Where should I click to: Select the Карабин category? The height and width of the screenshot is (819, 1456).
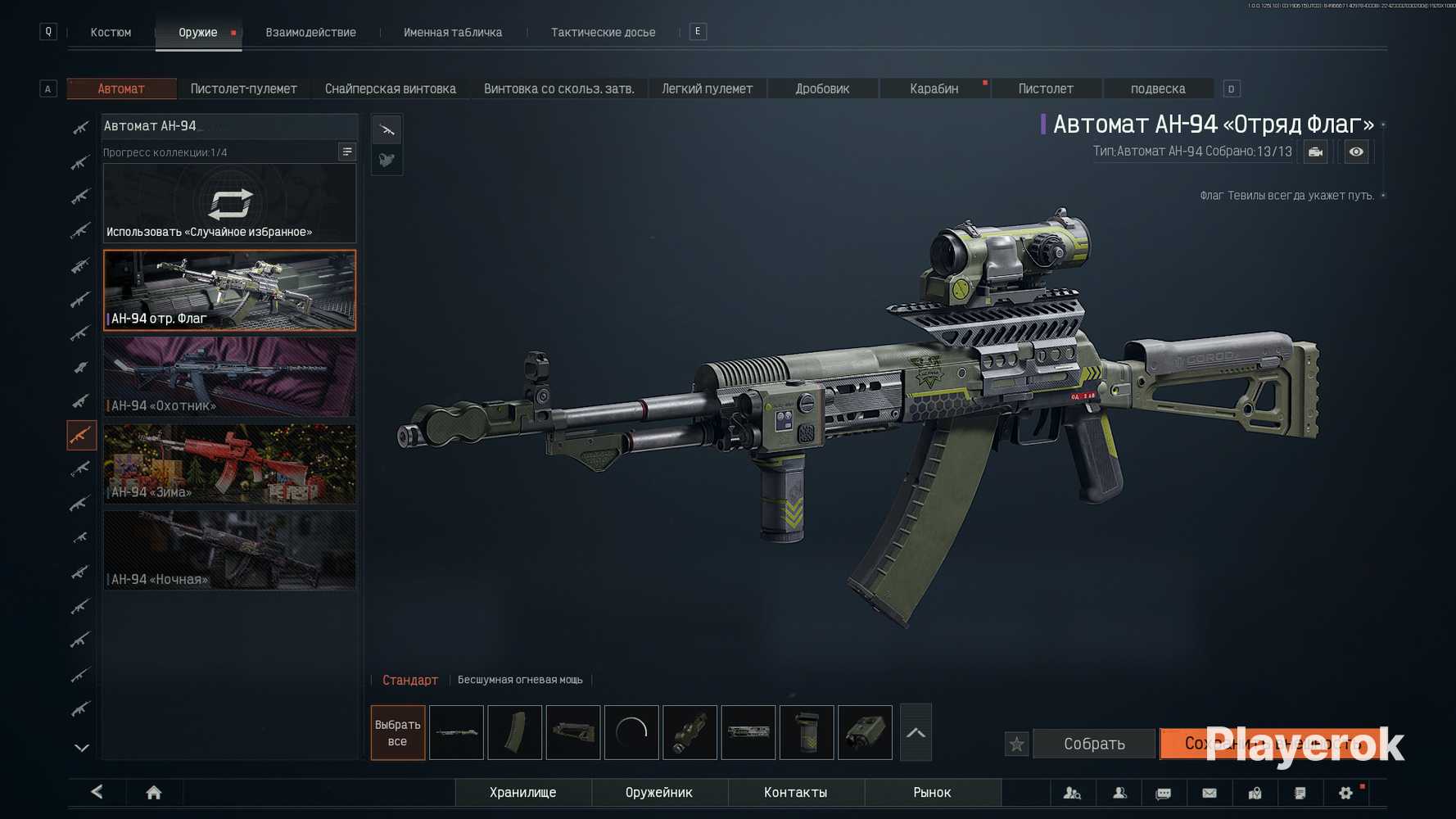point(934,88)
